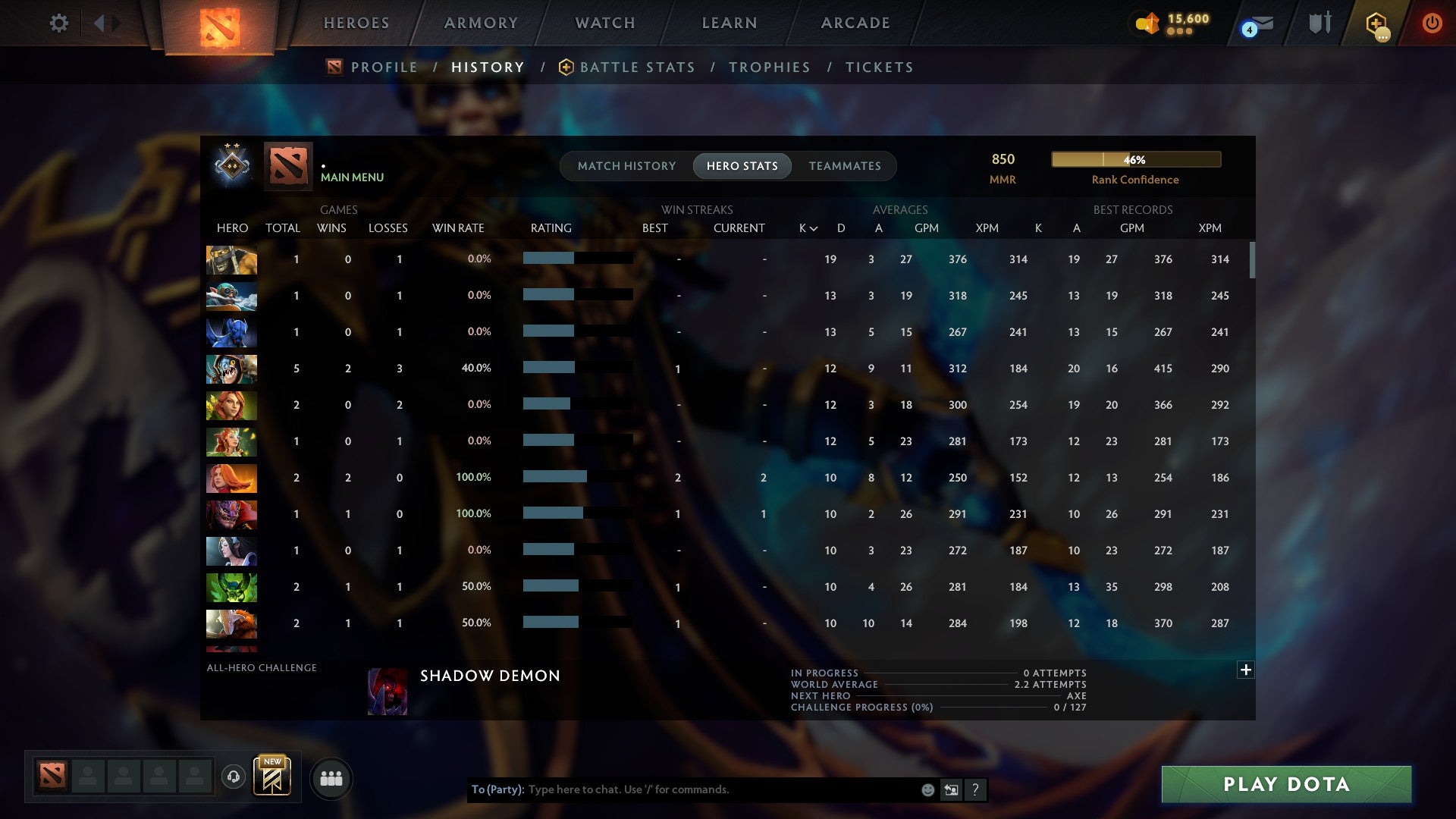Open the find party people icon
This screenshot has height=819, width=1456.
(x=331, y=778)
